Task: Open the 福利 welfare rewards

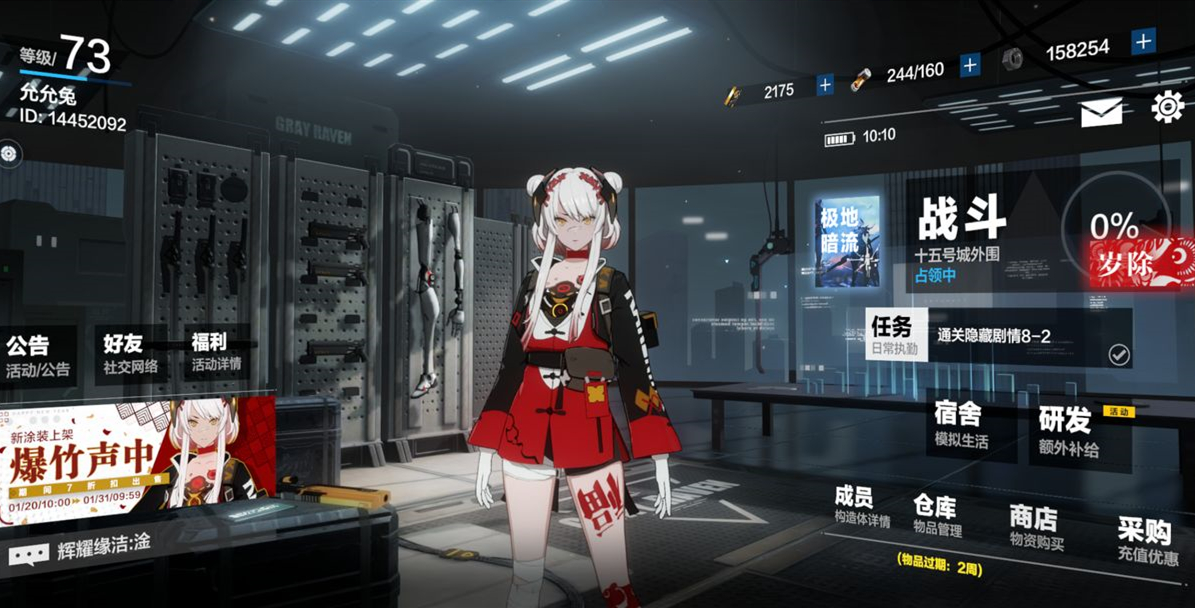Action: tap(216, 352)
